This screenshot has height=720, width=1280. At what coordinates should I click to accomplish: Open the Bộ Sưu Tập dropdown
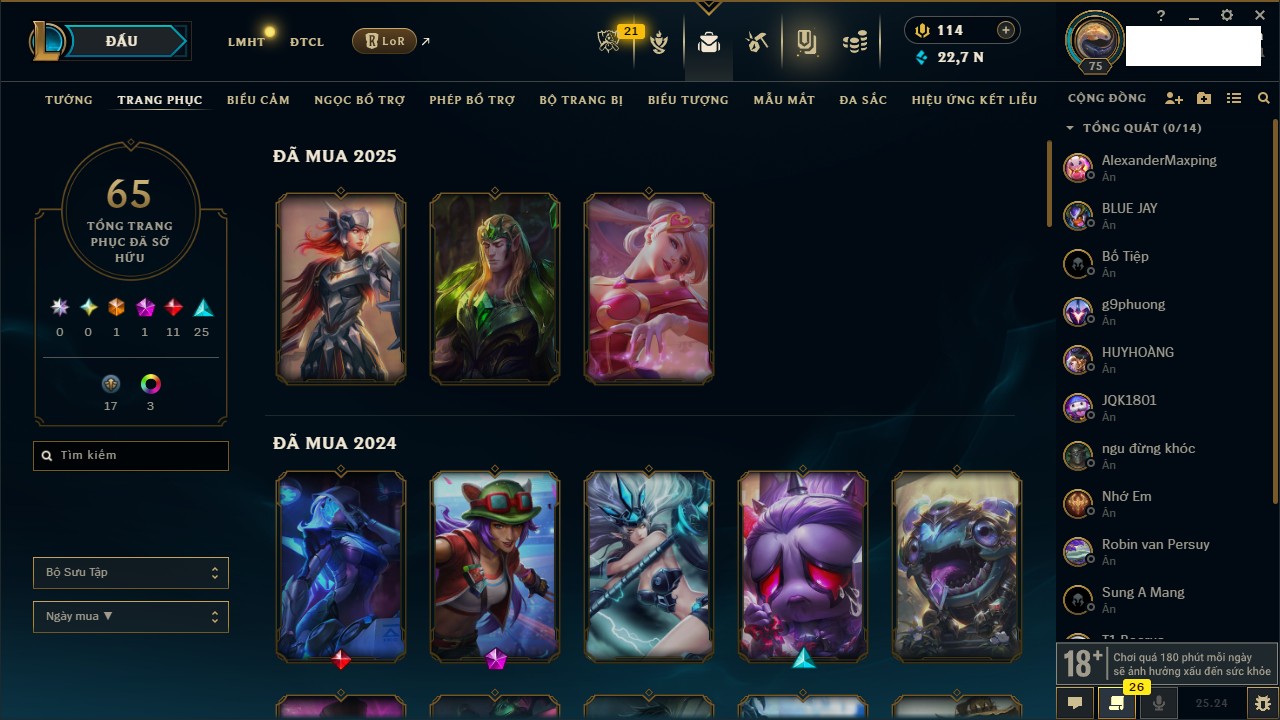[x=131, y=573]
